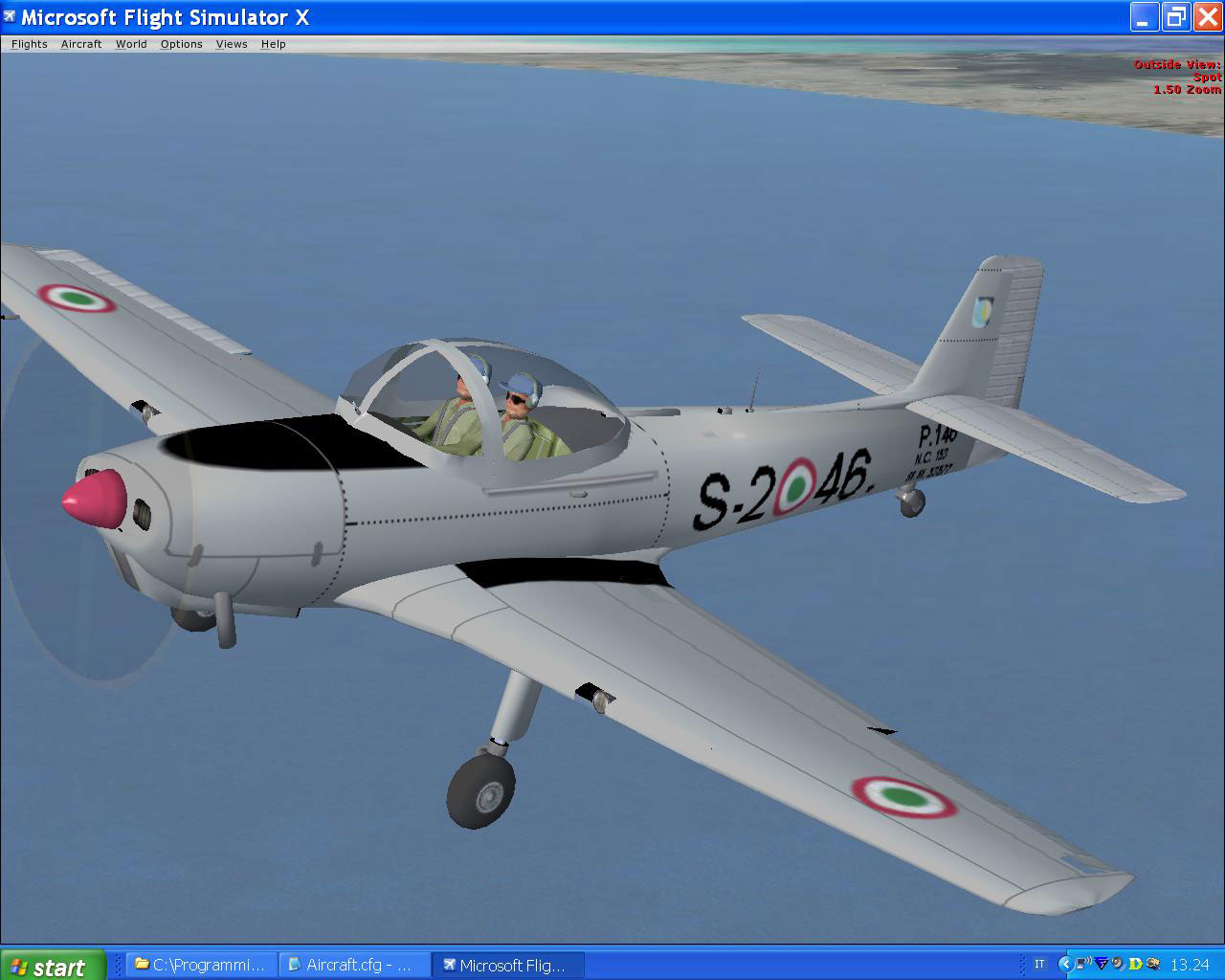1225x980 pixels.
Task: Click the magnifier tray icon
Action: 1153,964
